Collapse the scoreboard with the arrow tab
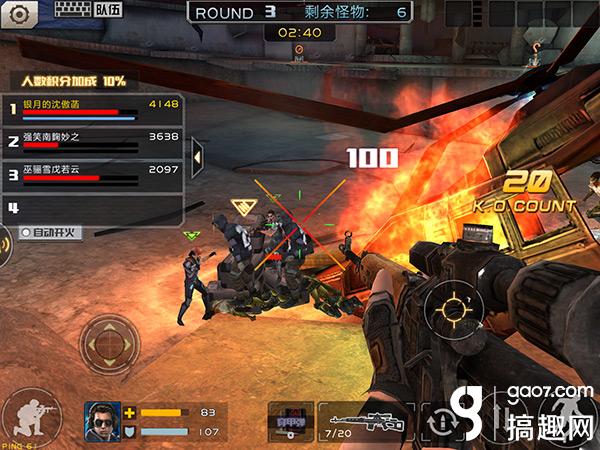 [197, 157]
